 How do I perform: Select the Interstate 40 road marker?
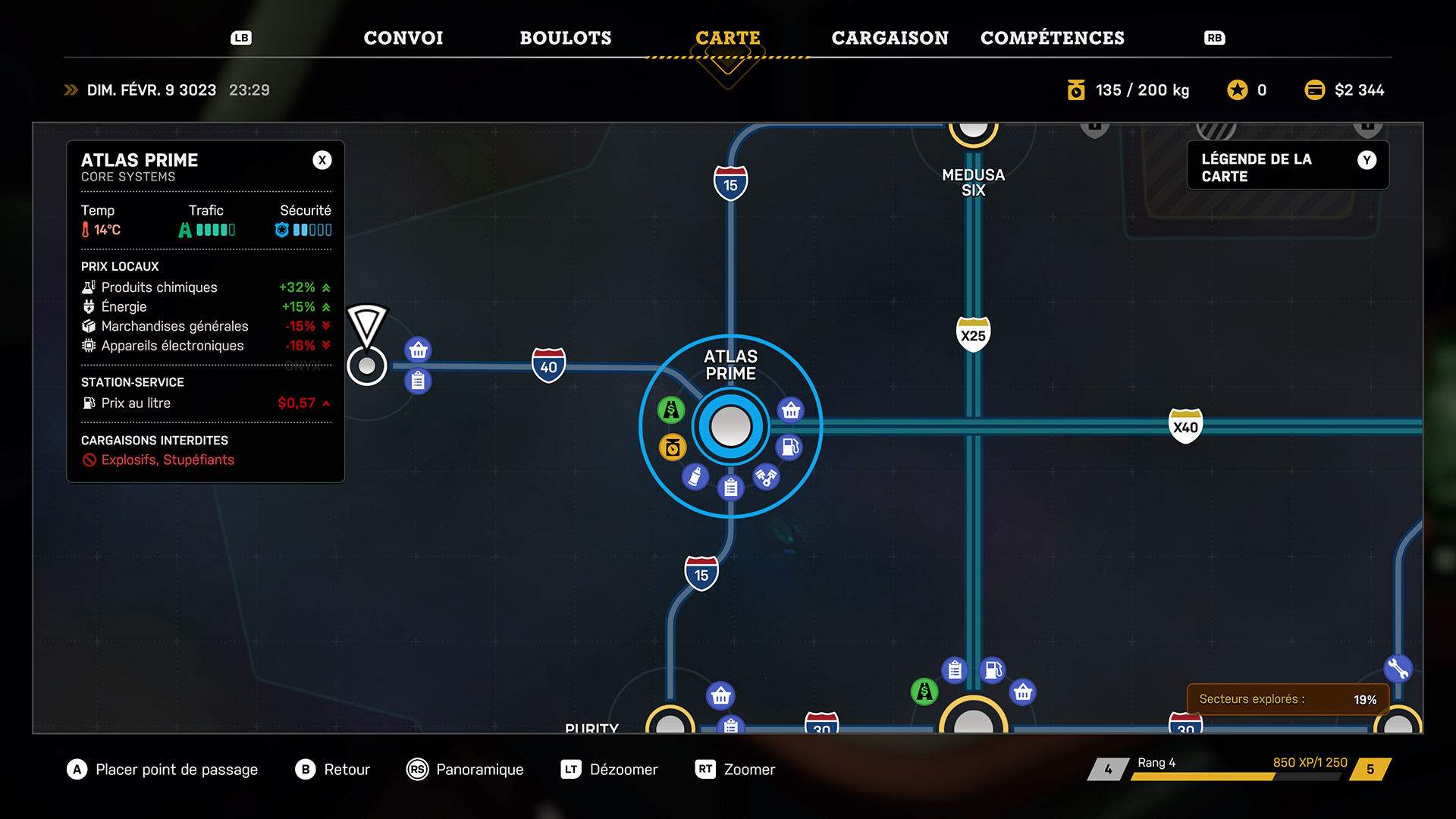[x=548, y=366]
